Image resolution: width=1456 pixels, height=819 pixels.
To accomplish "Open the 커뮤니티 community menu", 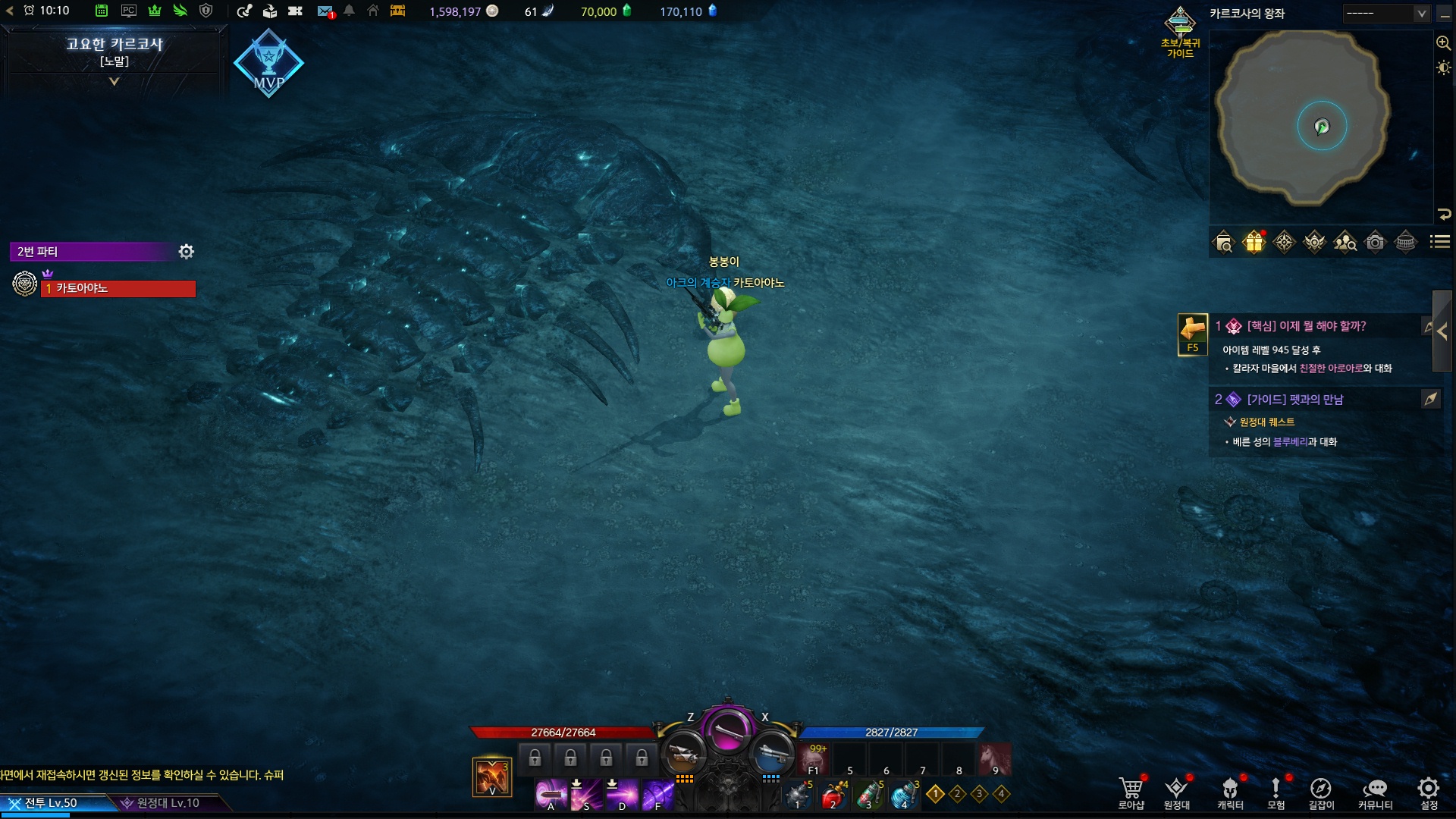I will click(x=1375, y=792).
